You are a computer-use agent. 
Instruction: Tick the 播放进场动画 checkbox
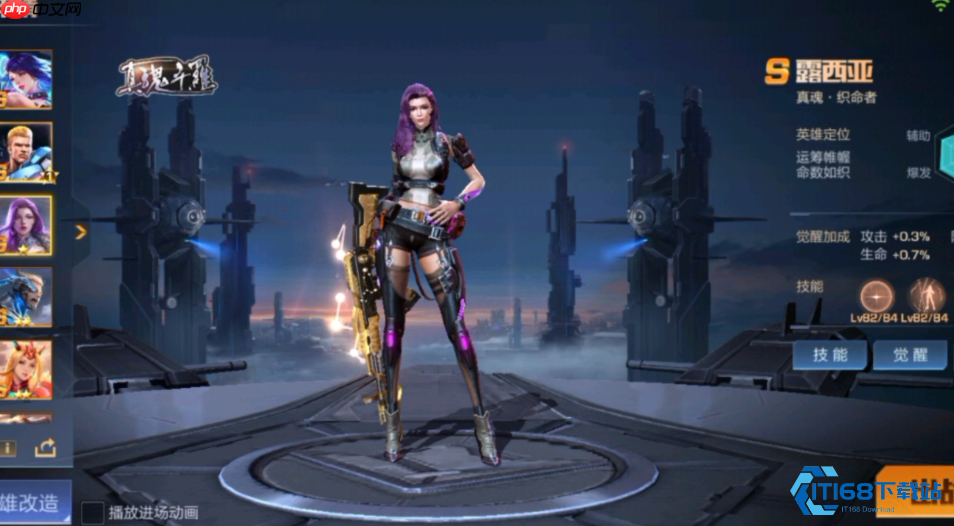coord(92,513)
